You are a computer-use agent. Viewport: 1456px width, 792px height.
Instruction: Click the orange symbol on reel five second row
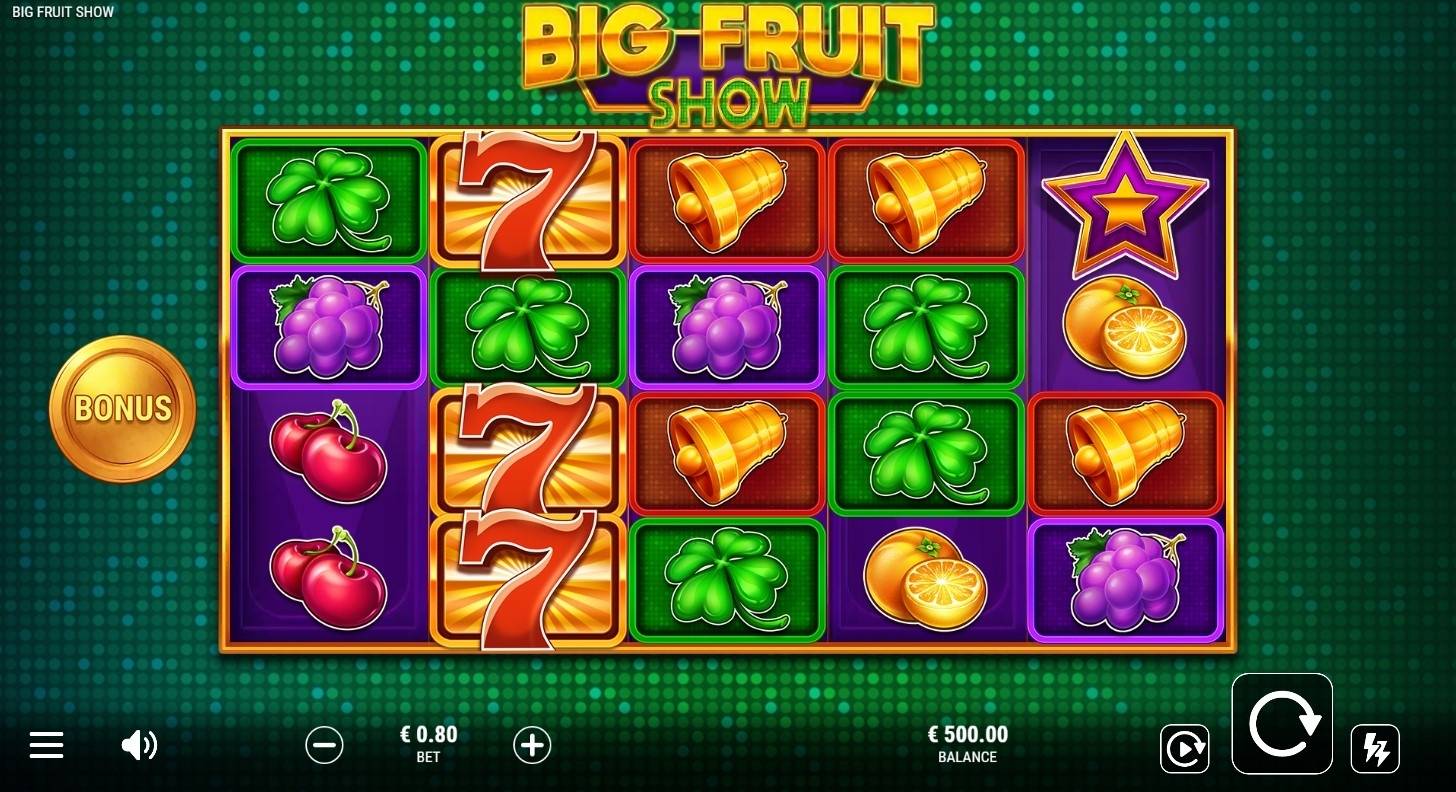(x=1125, y=326)
